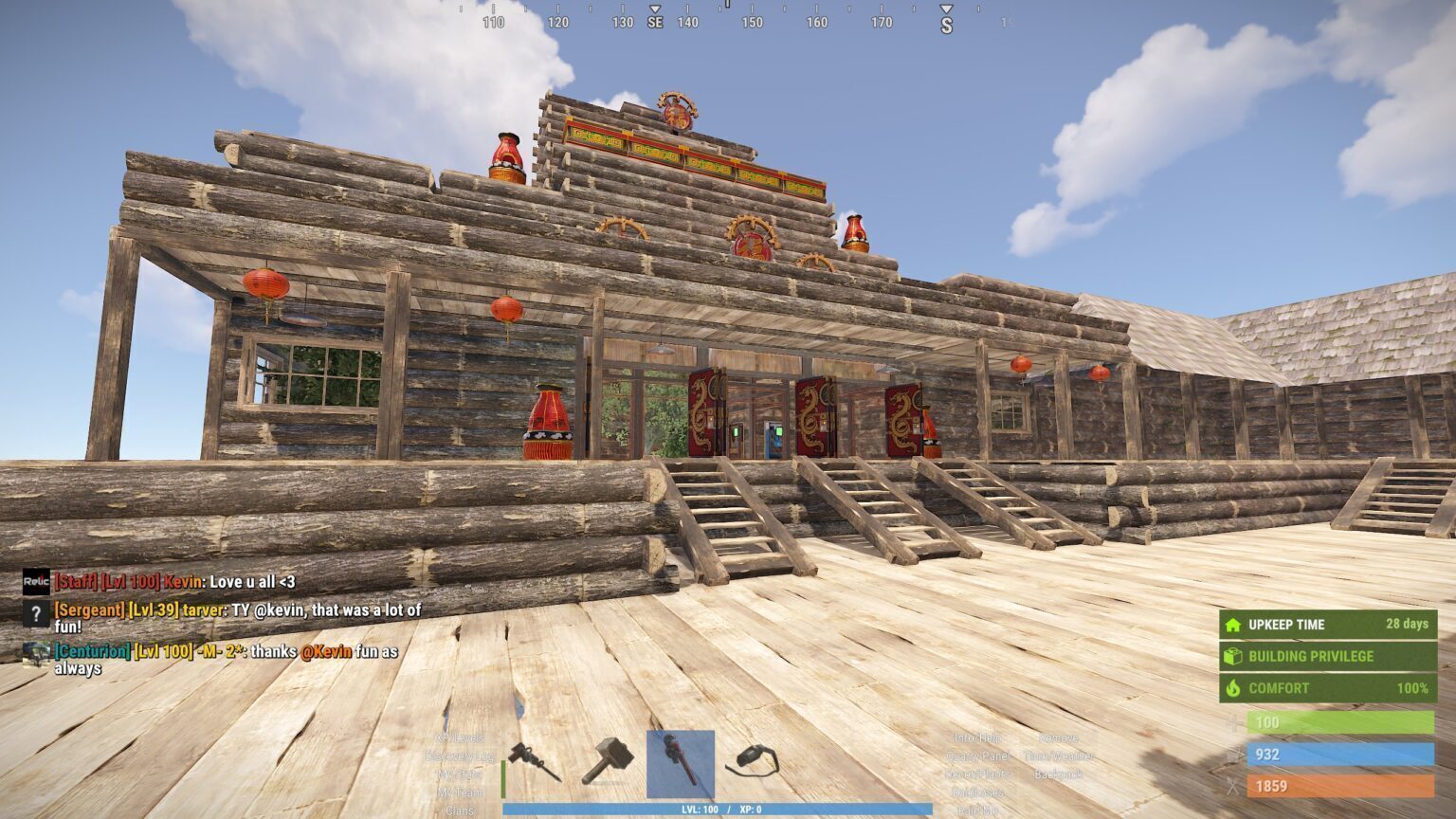Open the Info/Help menu

pos(977,737)
